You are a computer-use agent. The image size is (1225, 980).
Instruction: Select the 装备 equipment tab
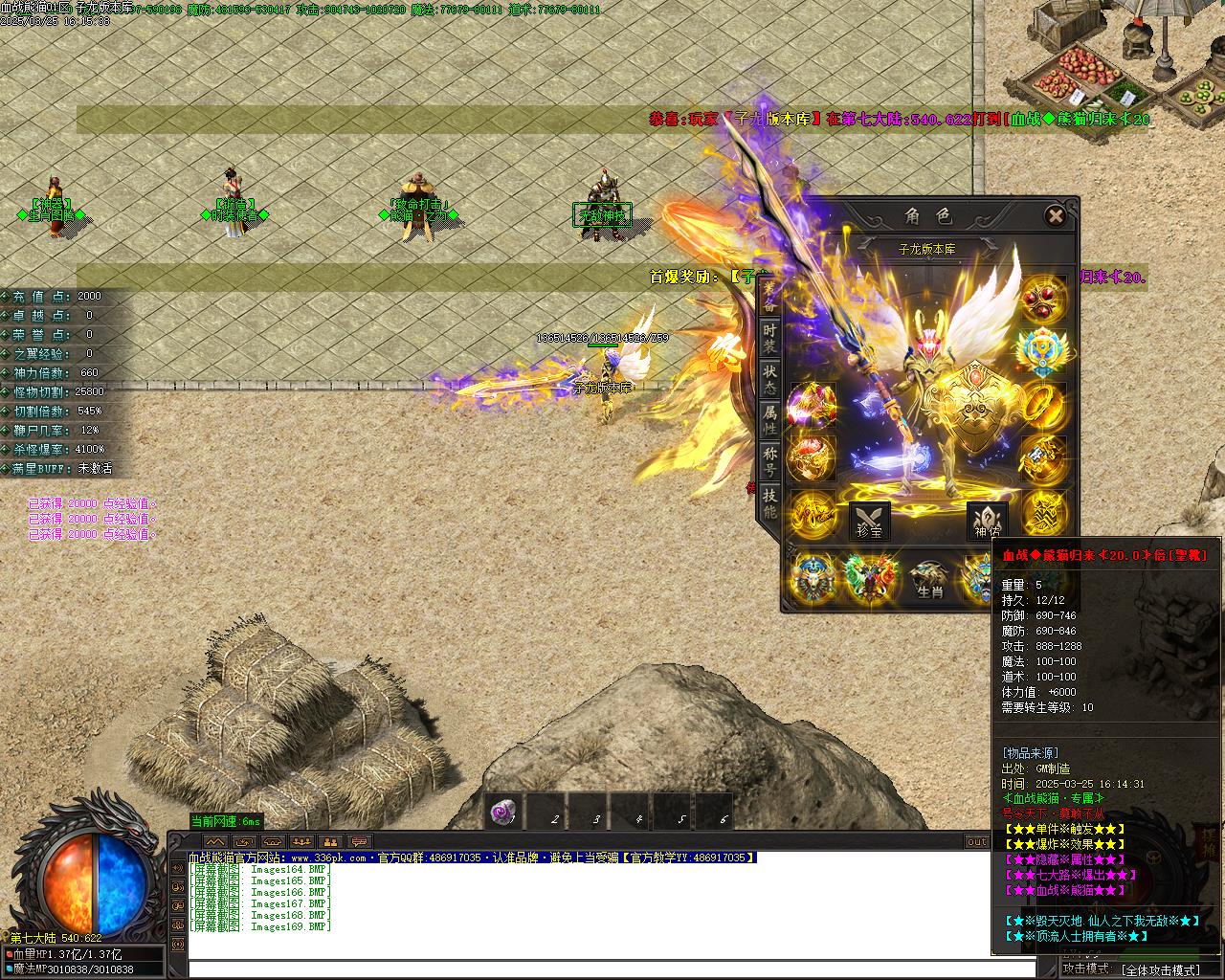click(x=769, y=298)
